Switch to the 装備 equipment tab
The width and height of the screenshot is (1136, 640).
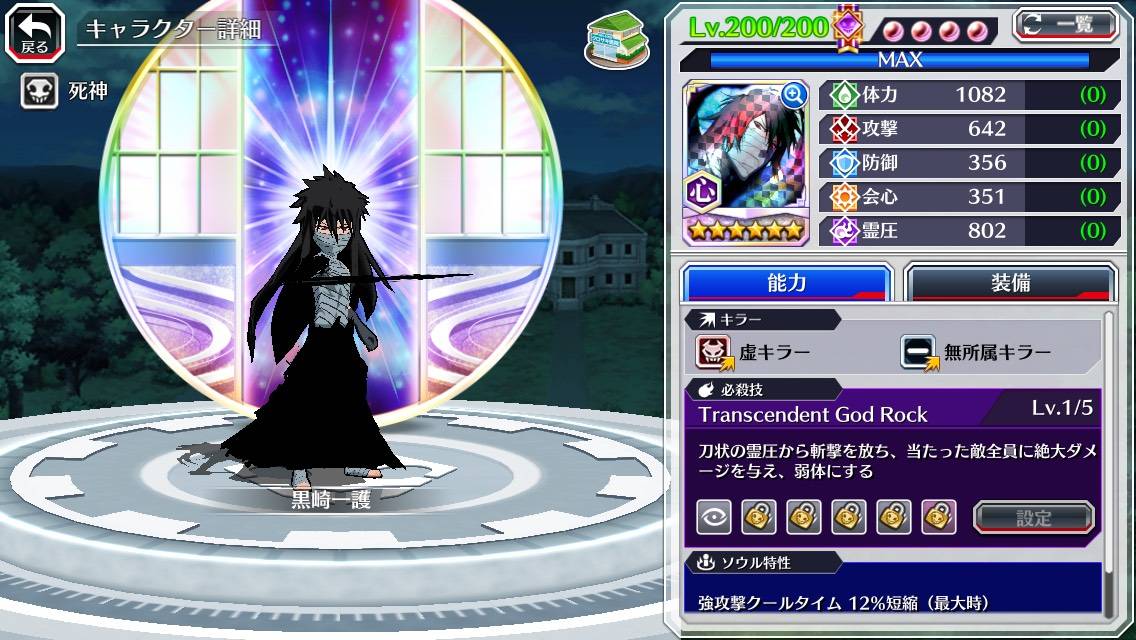pos(1010,284)
